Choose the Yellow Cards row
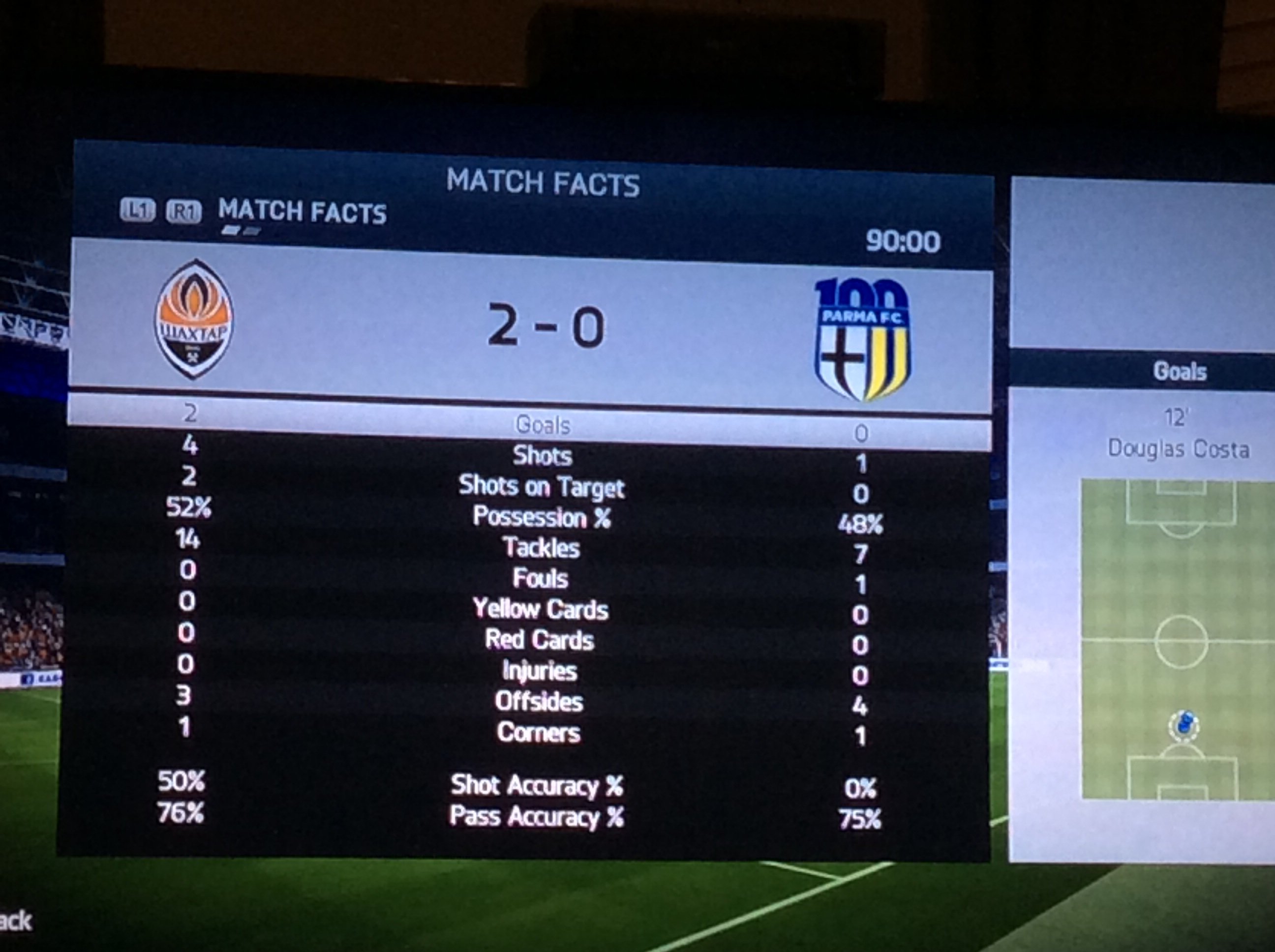The width and height of the screenshot is (1275, 952). (541, 609)
